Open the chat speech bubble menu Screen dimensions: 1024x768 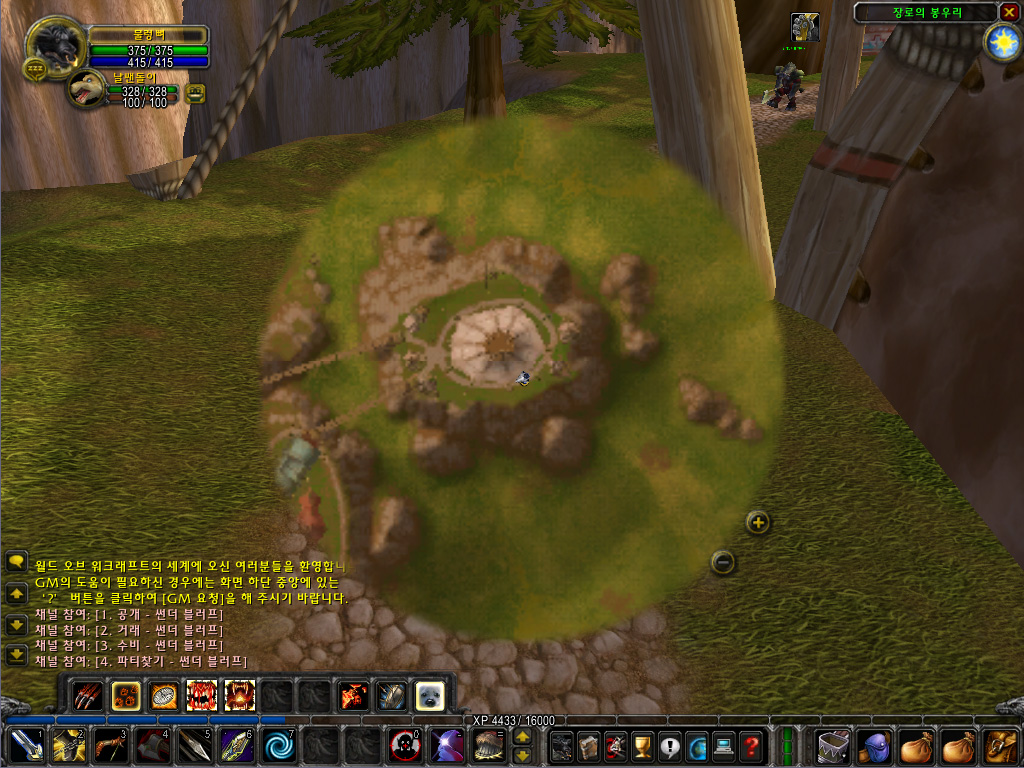pos(16,562)
